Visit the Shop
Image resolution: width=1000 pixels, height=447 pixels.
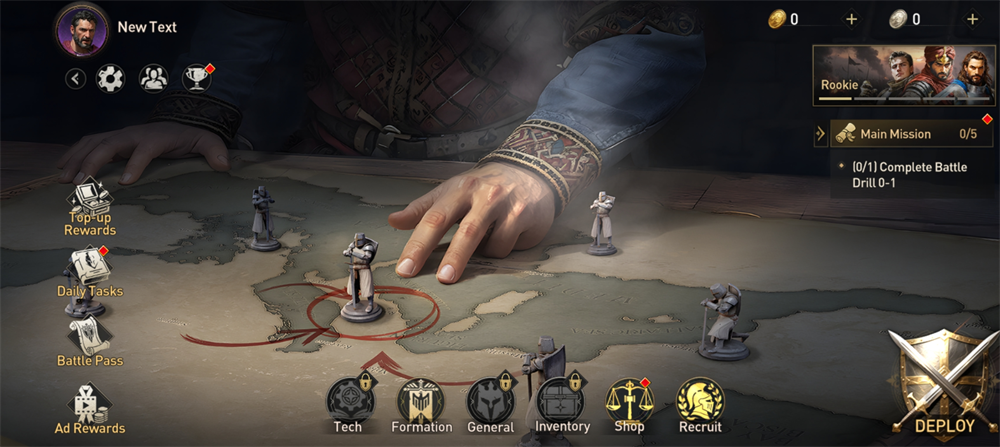point(628,404)
